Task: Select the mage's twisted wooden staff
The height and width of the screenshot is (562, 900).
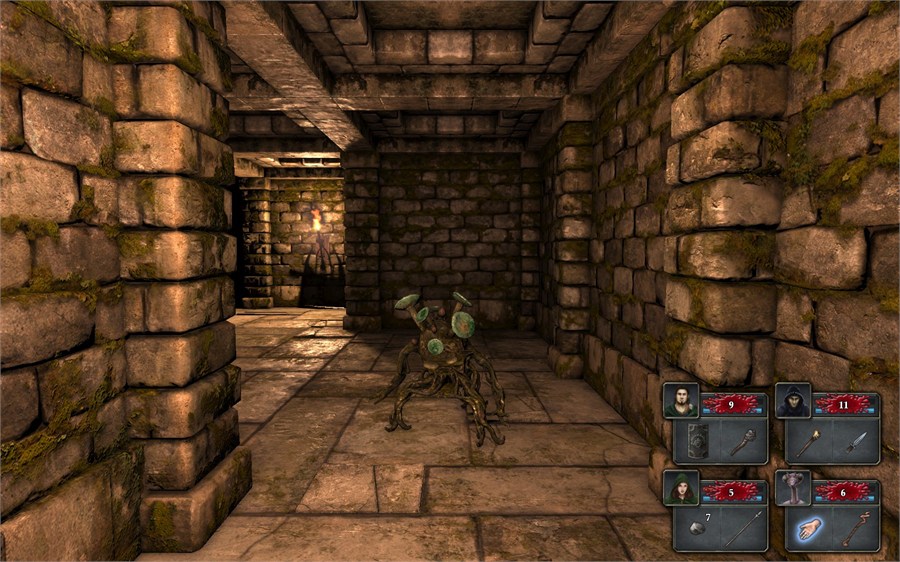Action: tap(854, 528)
